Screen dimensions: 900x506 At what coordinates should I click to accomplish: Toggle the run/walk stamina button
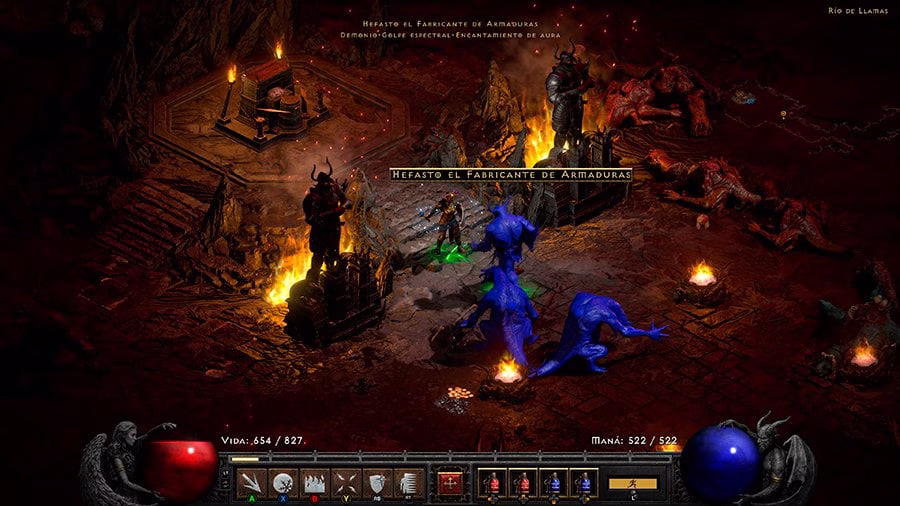[633, 484]
